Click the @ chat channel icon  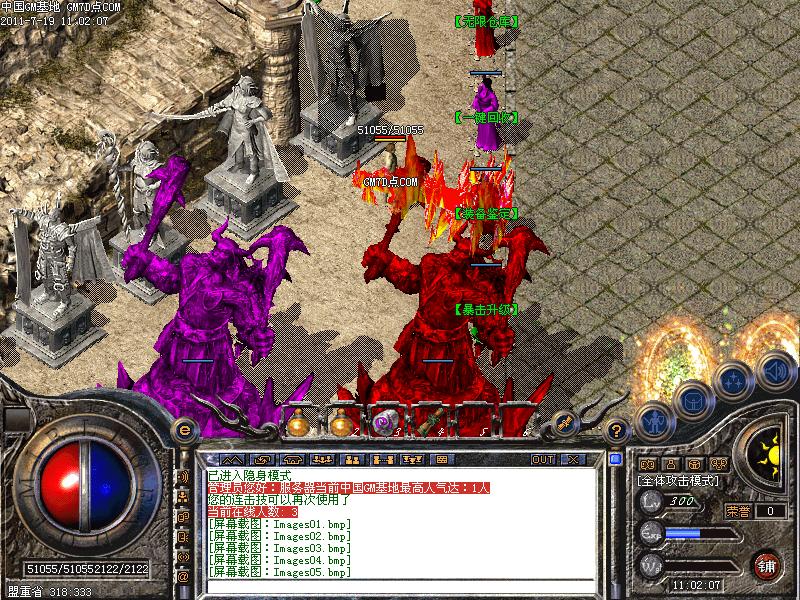click(x=183, y=577)
